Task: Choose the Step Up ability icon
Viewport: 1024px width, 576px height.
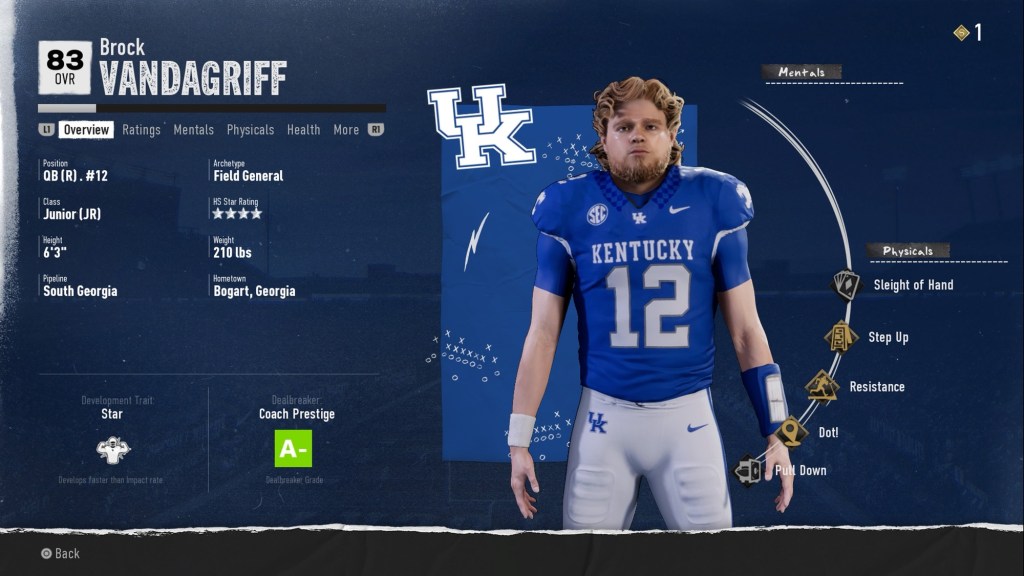Action: [x=840, y=337]
